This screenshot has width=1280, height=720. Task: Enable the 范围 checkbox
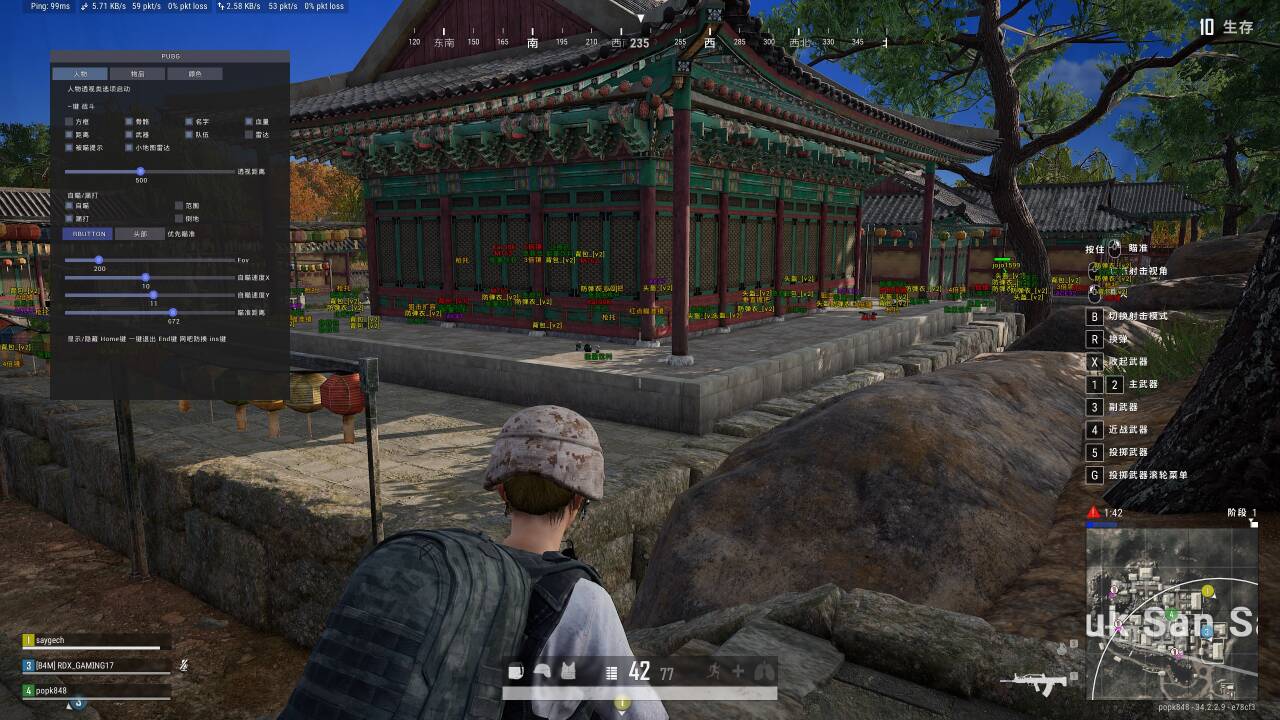point(179,205)
